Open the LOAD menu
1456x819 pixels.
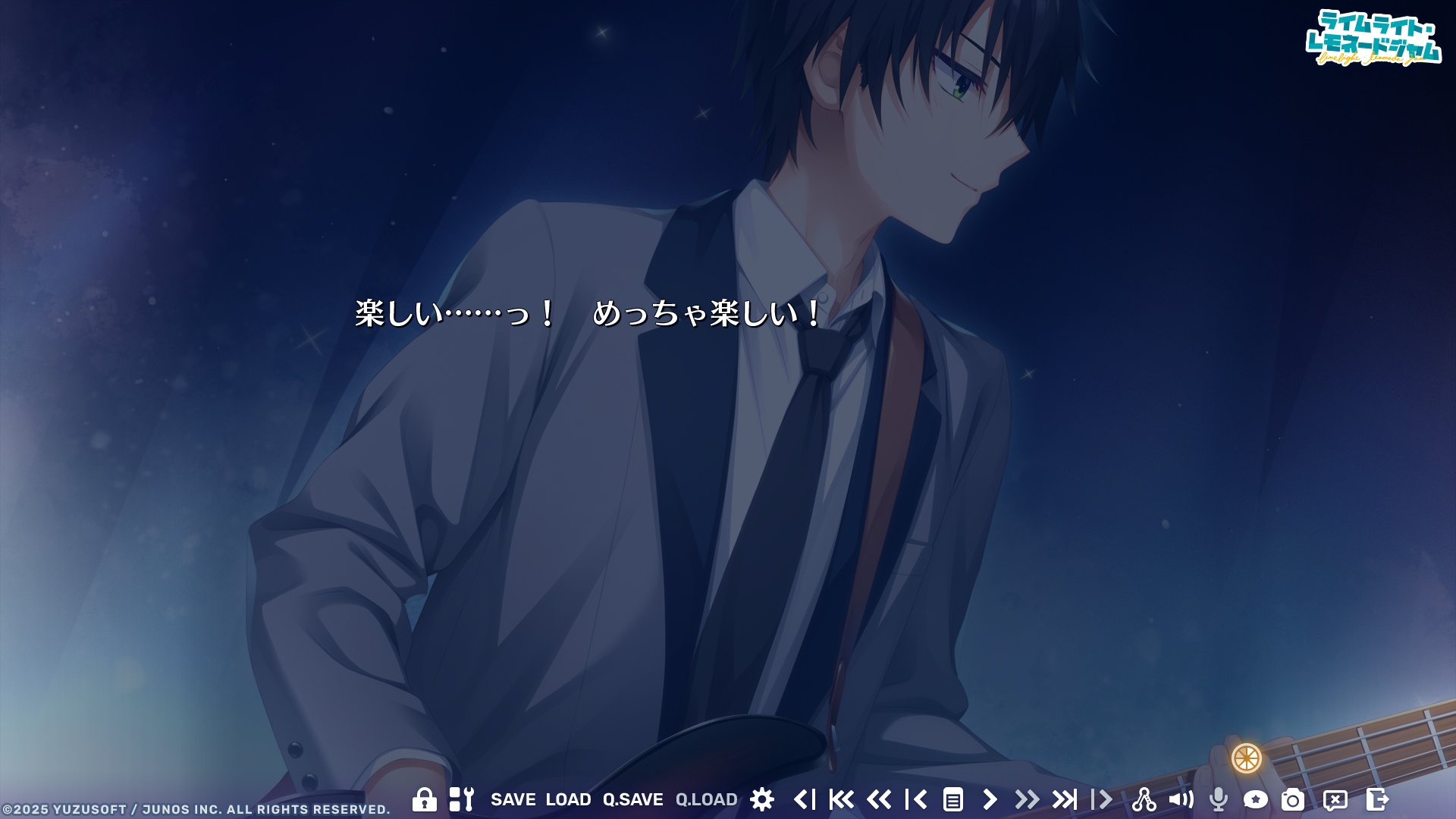pos(568,799)
